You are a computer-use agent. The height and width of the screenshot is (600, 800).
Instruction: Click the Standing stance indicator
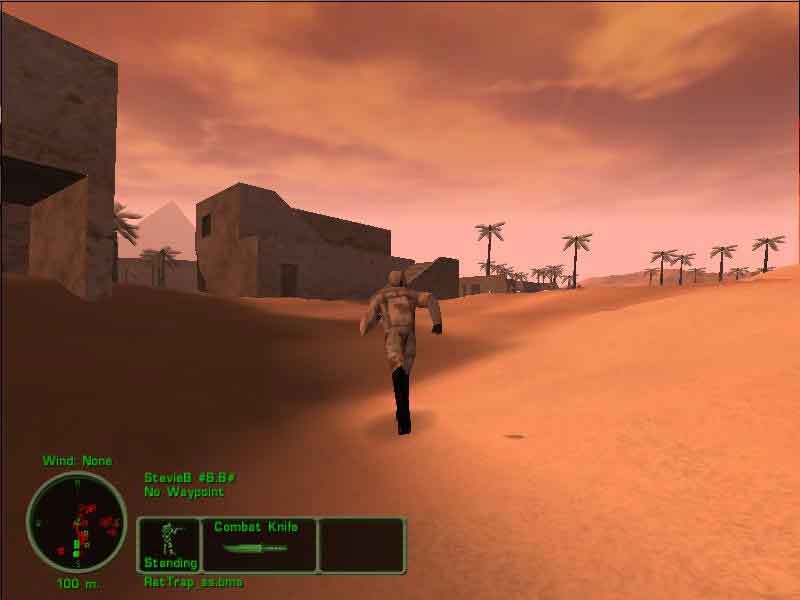pyautogui.click(x=169, y=544)
